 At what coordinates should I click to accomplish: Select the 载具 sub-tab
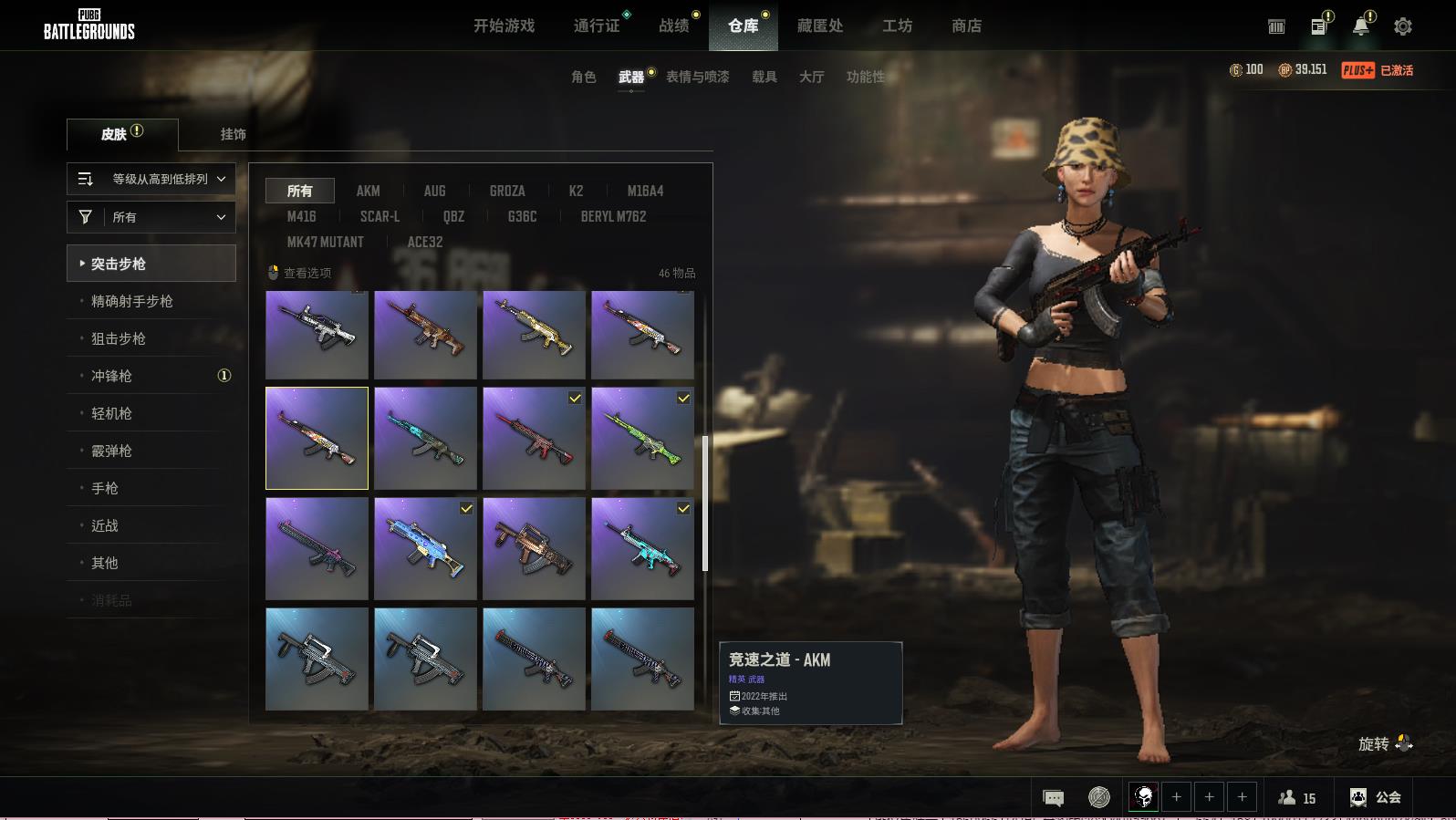(764, 78)
